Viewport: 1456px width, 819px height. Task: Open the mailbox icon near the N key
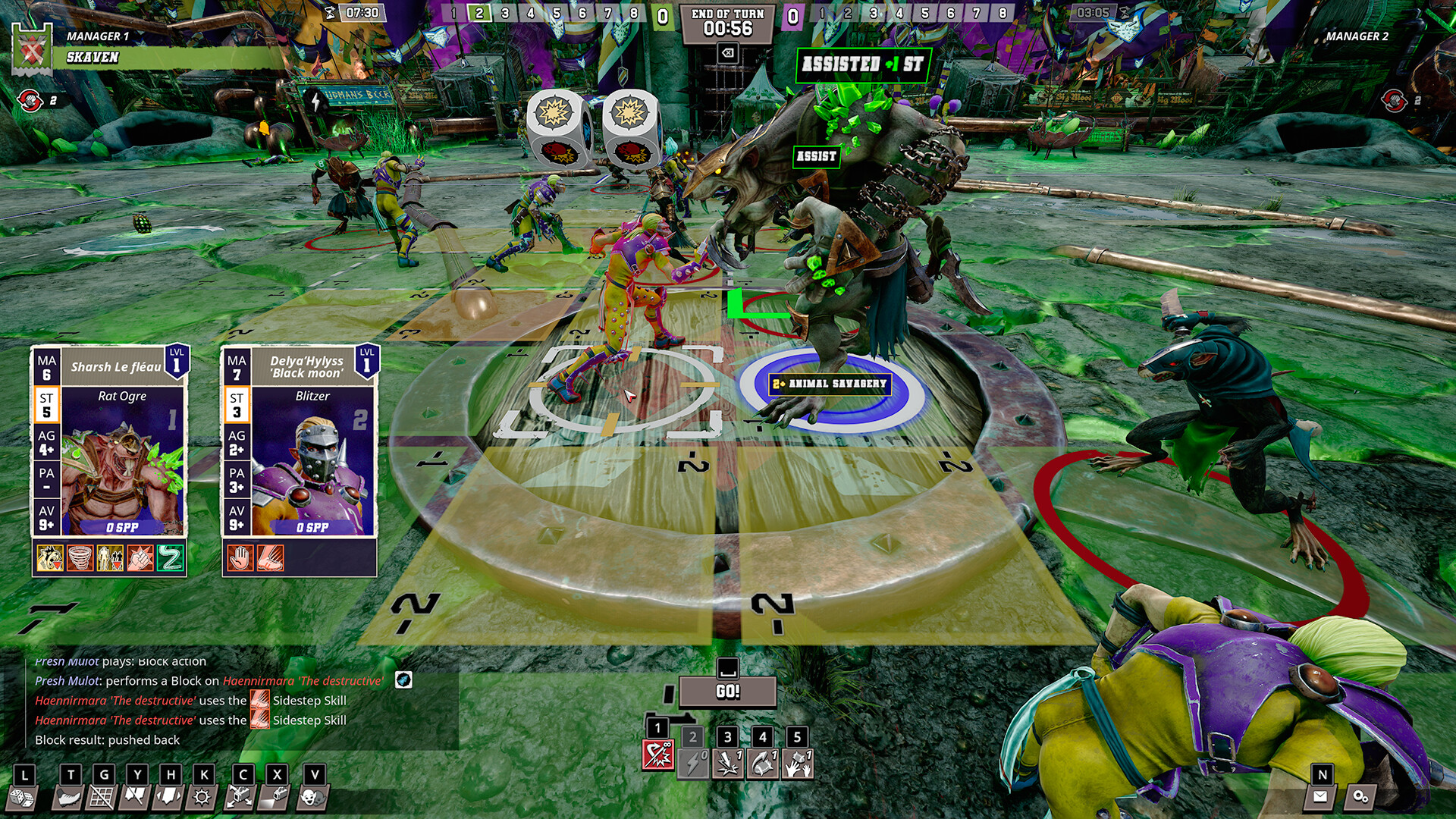(1322, 798)
